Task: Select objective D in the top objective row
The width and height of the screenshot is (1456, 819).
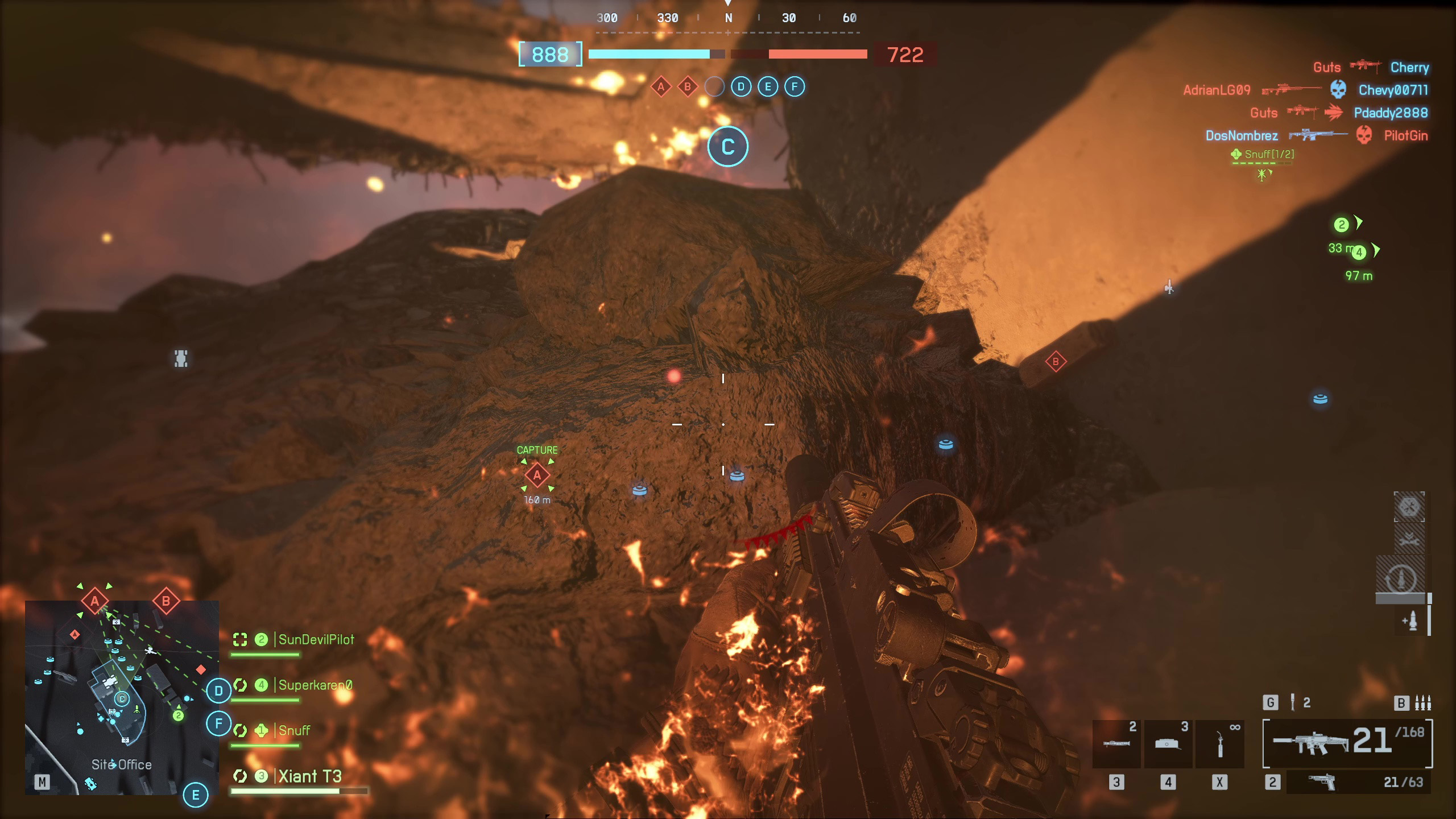Action: tap(741, 87)
